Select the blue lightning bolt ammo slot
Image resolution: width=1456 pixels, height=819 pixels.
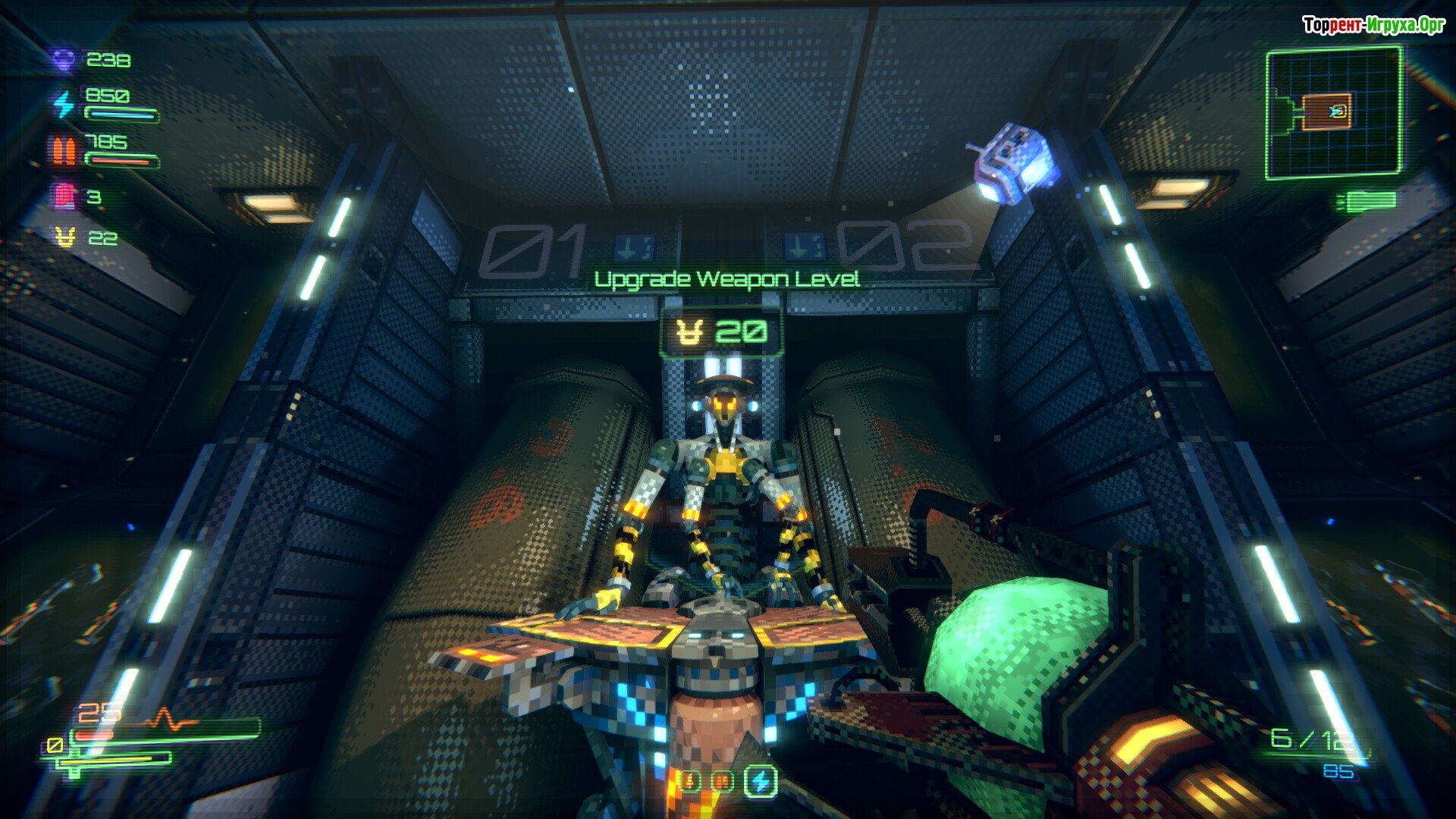(x=760, y=780)
